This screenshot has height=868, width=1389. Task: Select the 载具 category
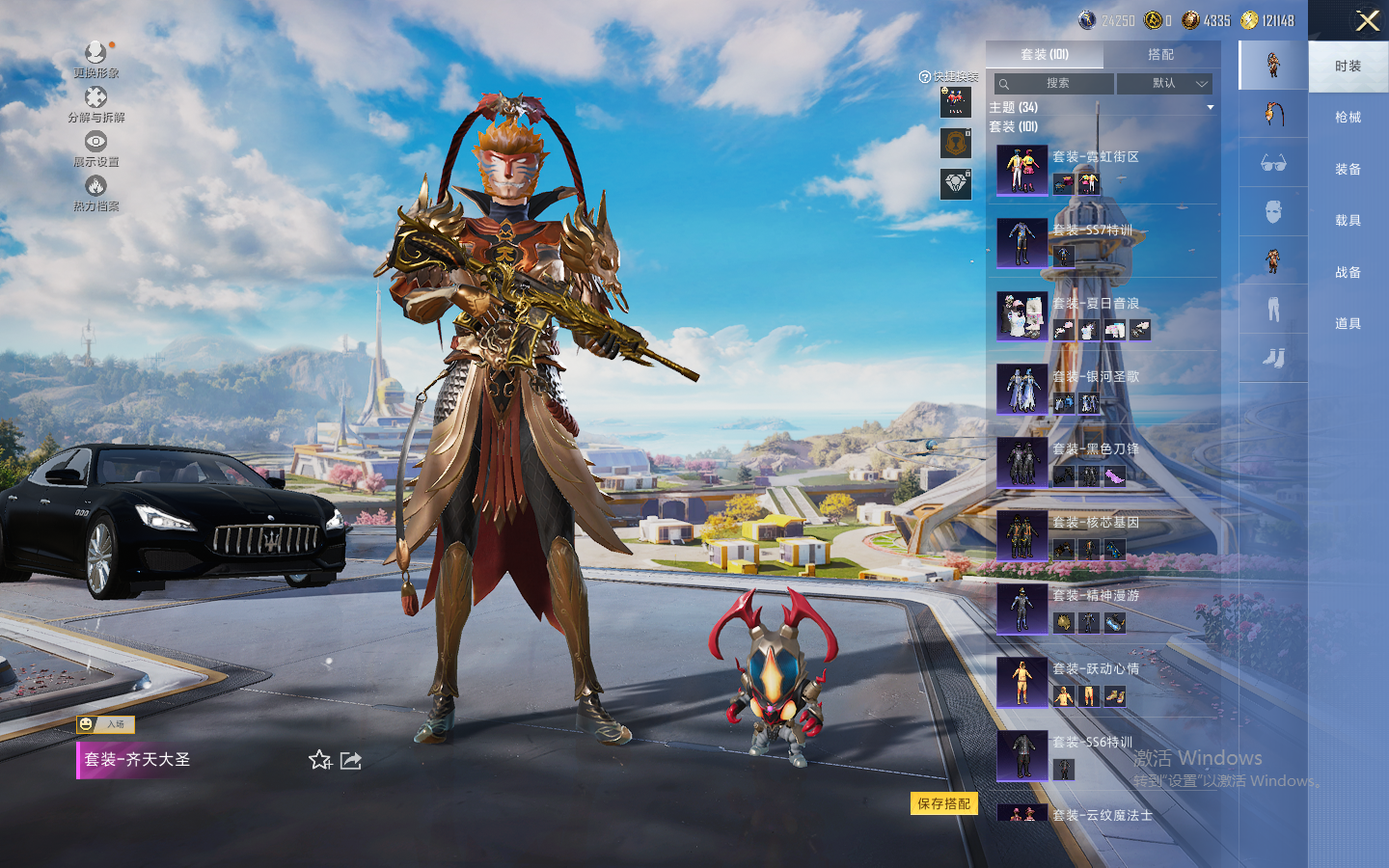coord(1348,221)
